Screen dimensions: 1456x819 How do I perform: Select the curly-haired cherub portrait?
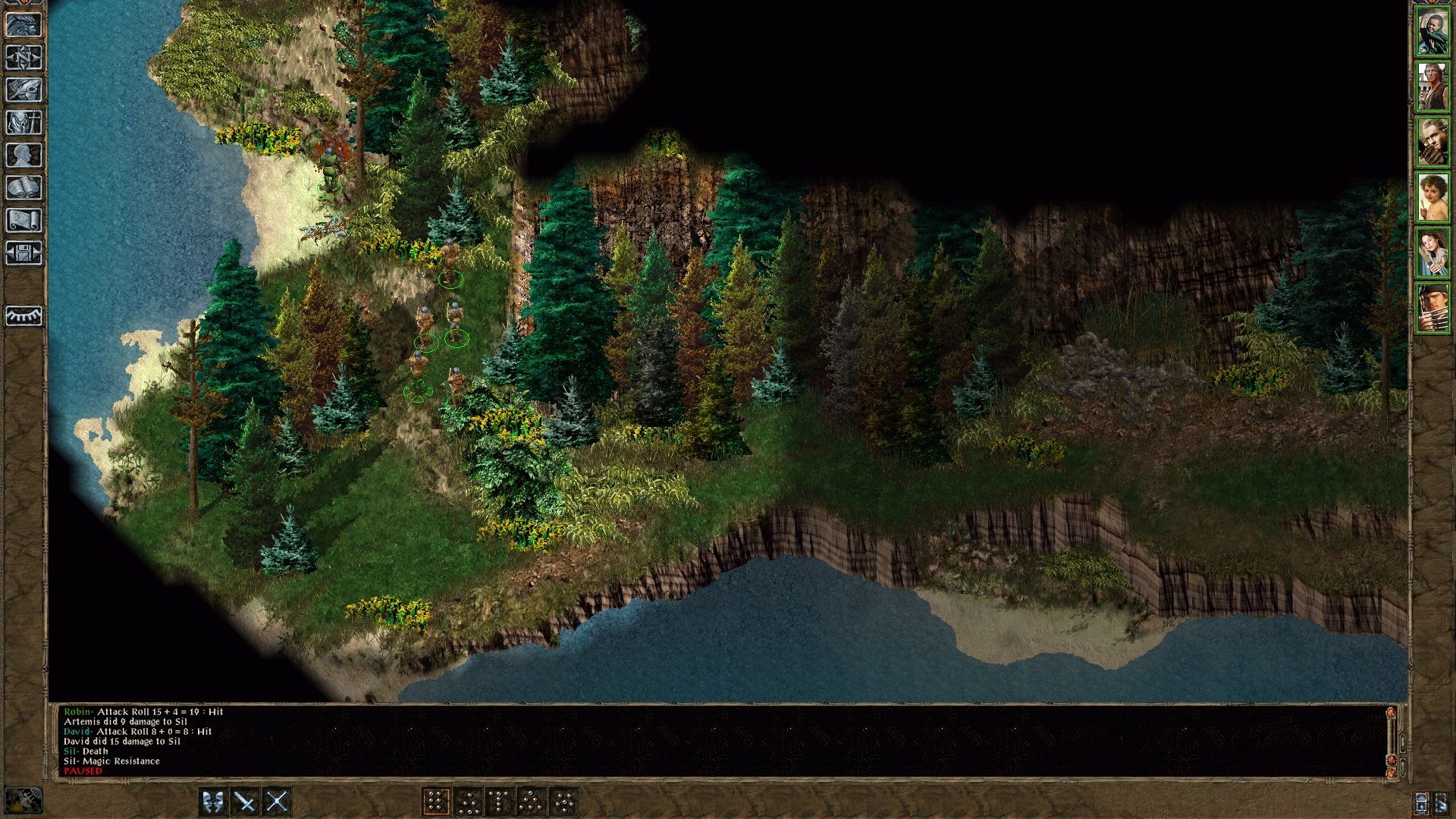click(1432, 196)
